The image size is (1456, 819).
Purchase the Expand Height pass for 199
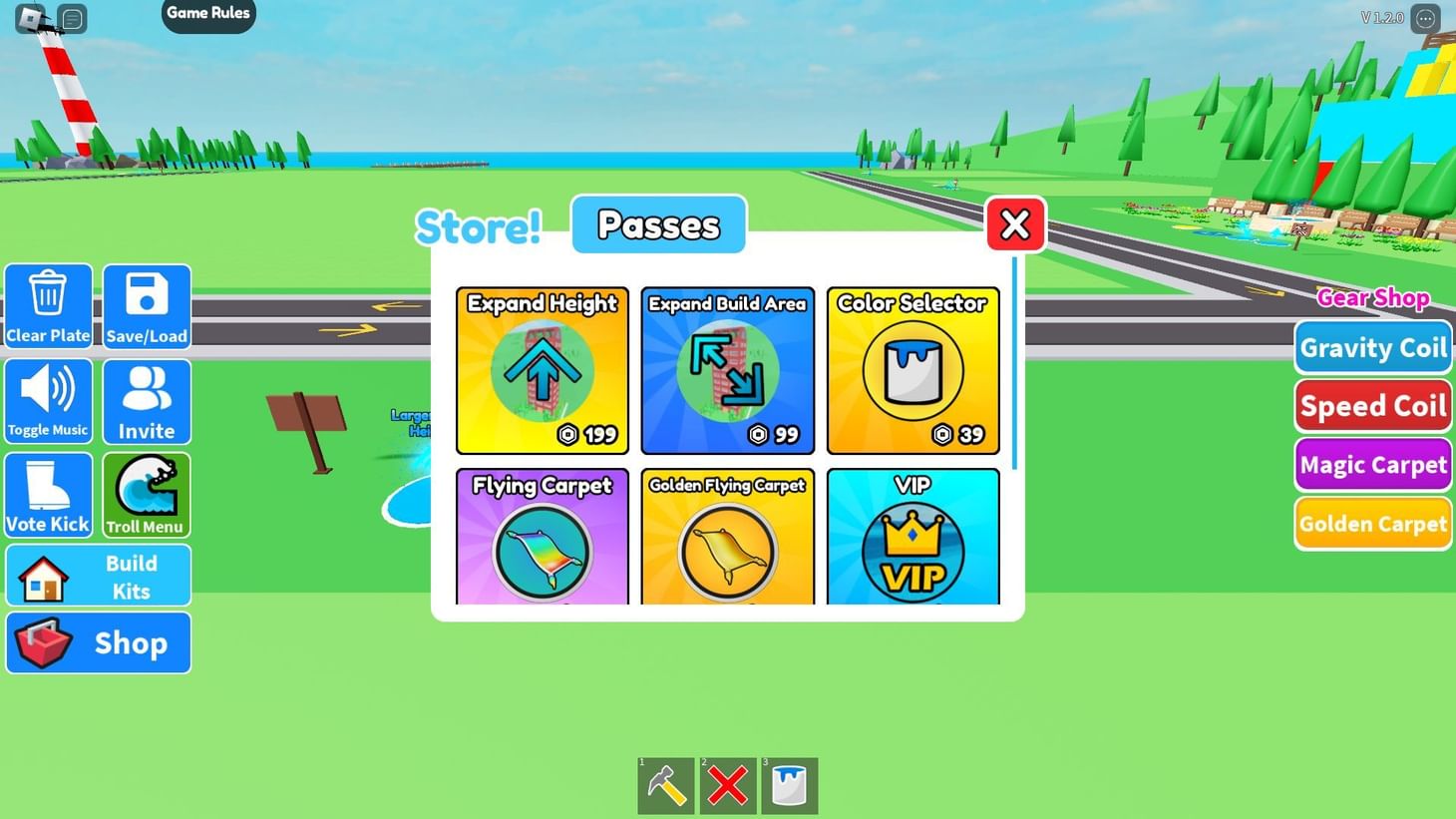542,370
